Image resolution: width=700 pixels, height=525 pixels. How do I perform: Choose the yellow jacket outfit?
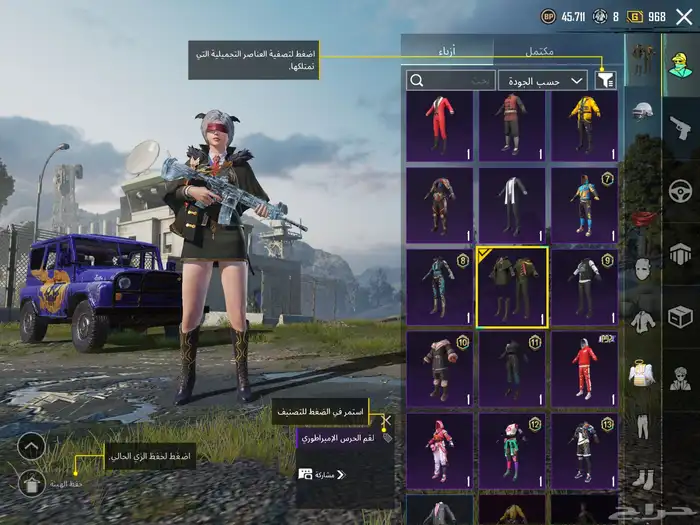pos(584,126)
